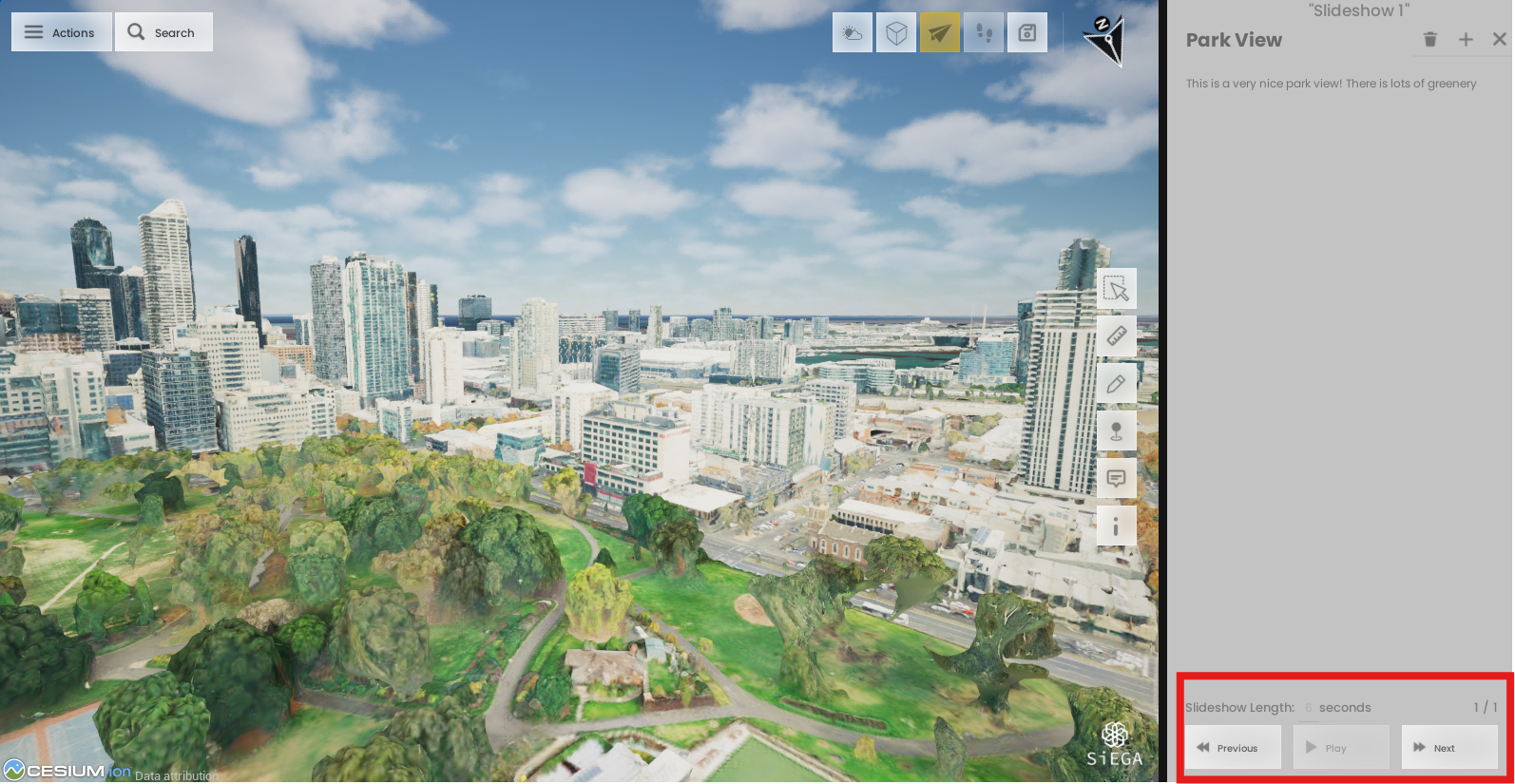The width and height of the screenshot is (1515, 784).
Task: Open the Actions menu
Action: click(x=61, y=32)
